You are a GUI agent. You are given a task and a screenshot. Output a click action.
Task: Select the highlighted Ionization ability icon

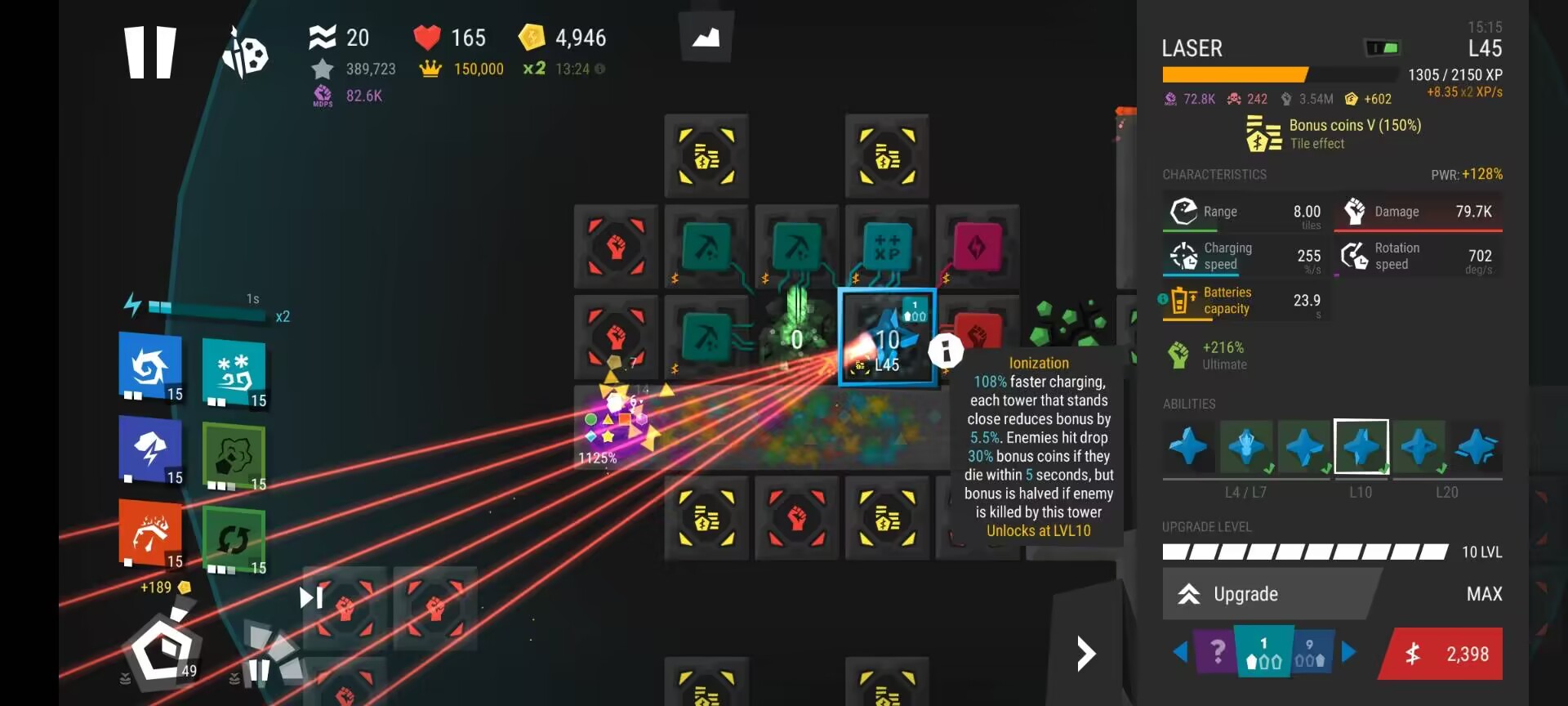click(x=1361, y=447)
